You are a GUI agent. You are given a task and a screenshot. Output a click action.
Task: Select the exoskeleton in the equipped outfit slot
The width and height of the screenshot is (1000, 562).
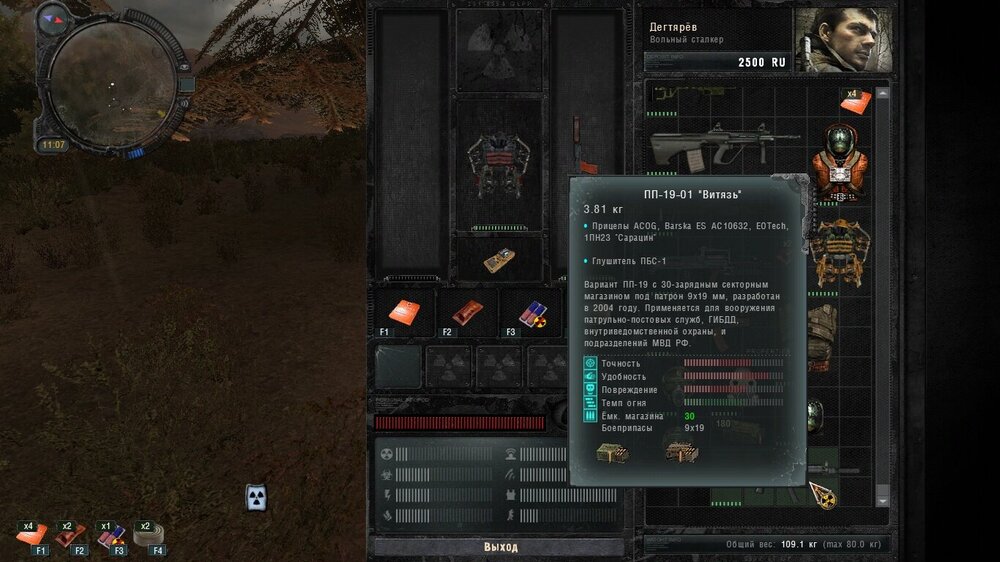tap(498, 166)
